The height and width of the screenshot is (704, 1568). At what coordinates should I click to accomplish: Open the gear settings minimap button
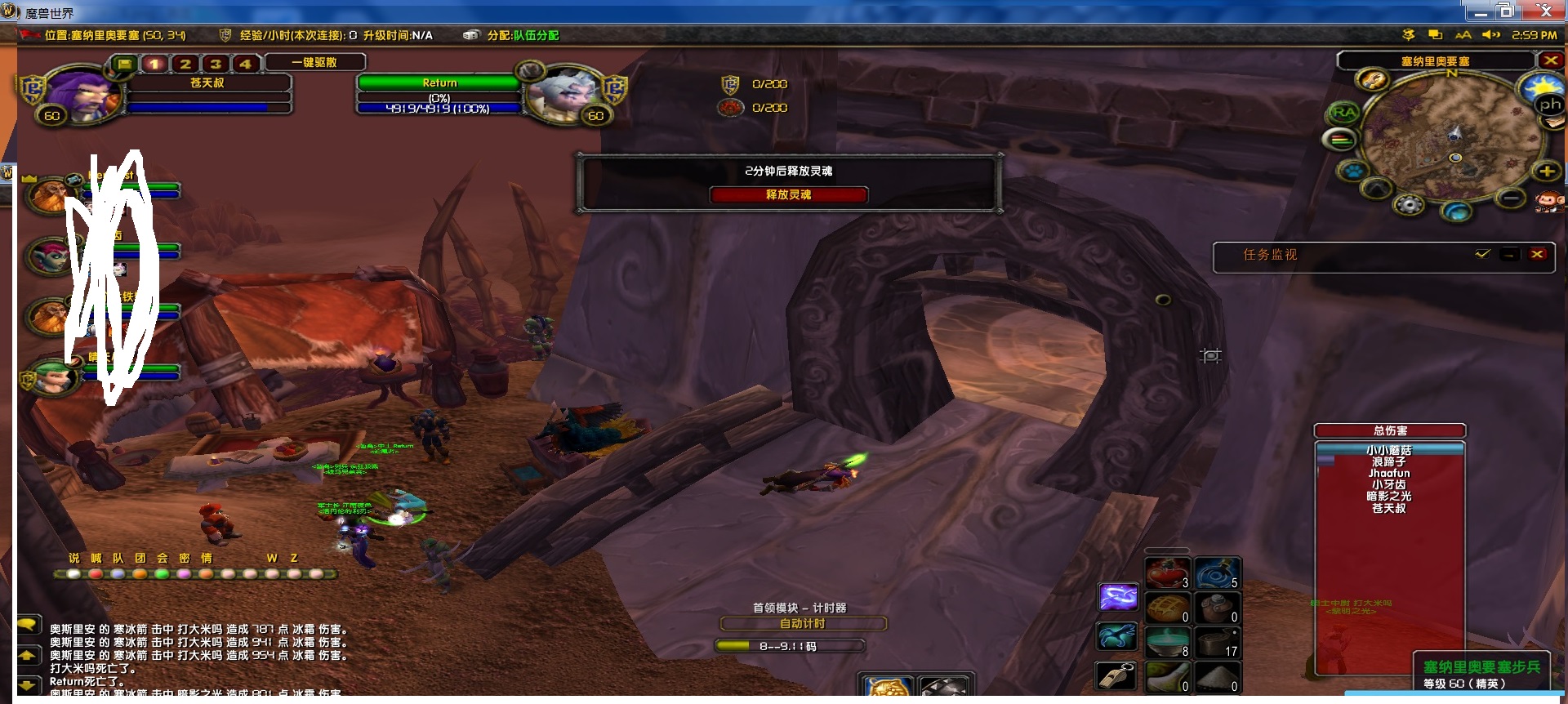[x=1410, y=204]
